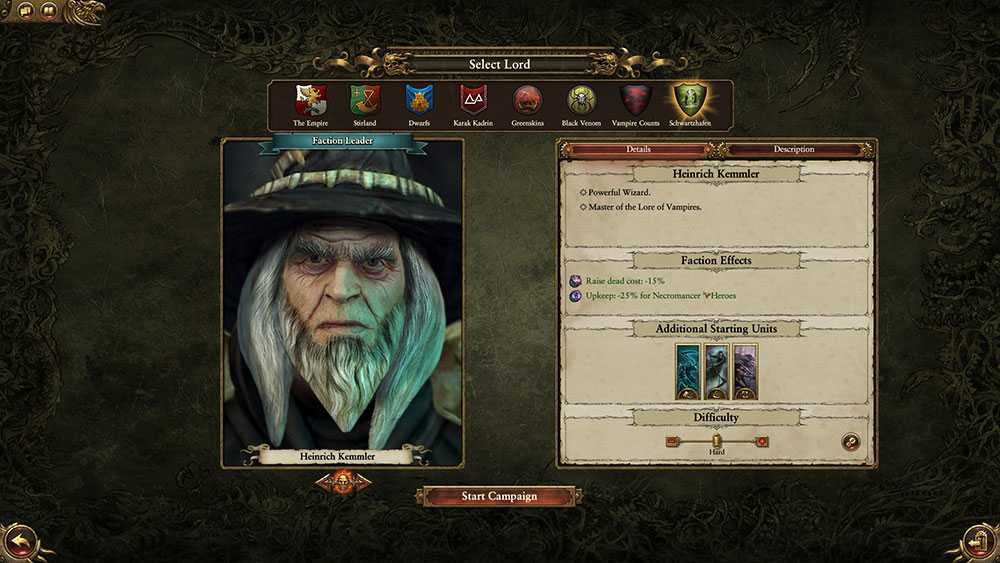Select the Schwartzhafen faction shield
The width and height of the screenshot is (1000, 563).
tap(690, 100)
